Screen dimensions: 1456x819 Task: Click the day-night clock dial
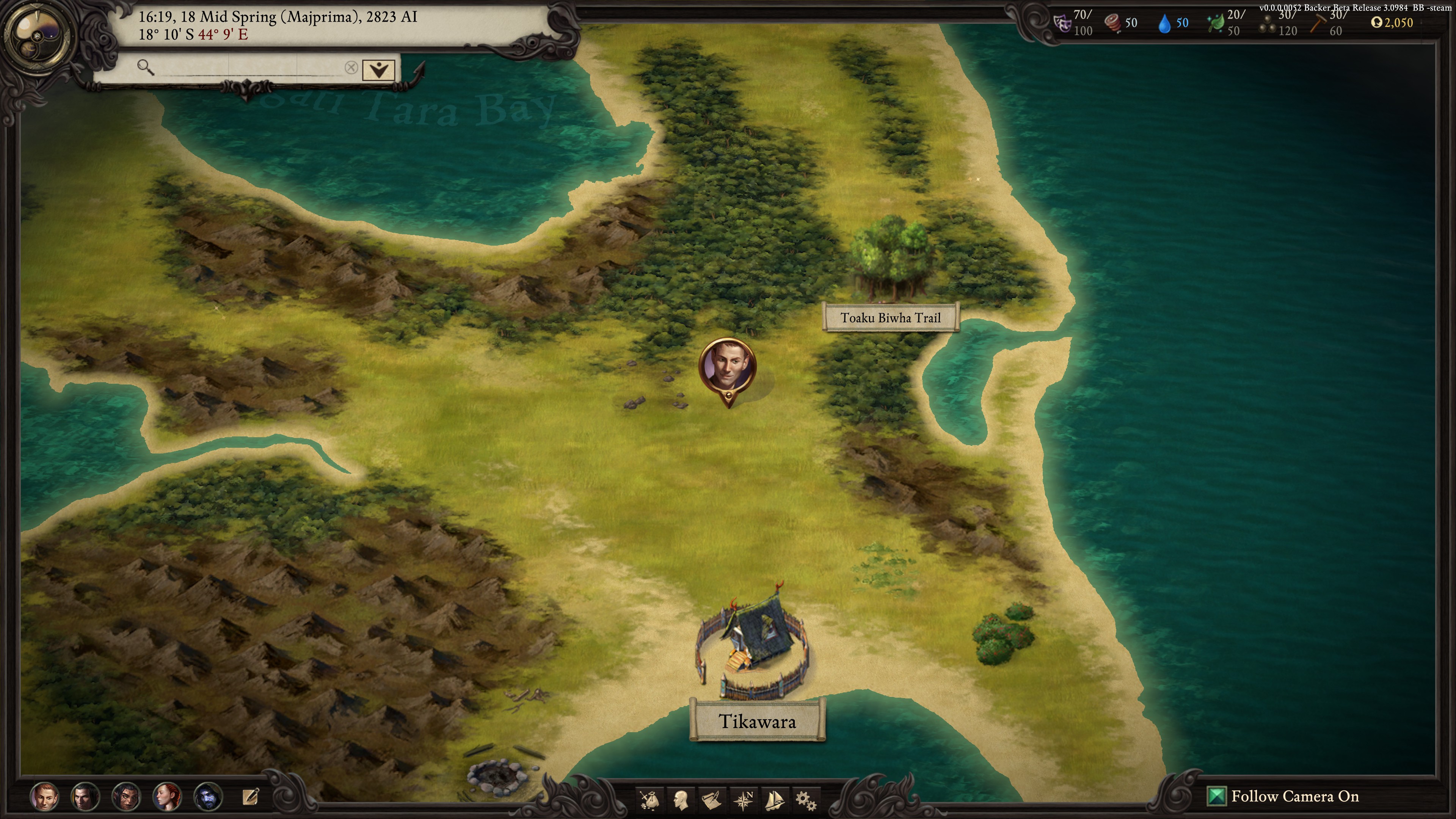click(37, 37)
